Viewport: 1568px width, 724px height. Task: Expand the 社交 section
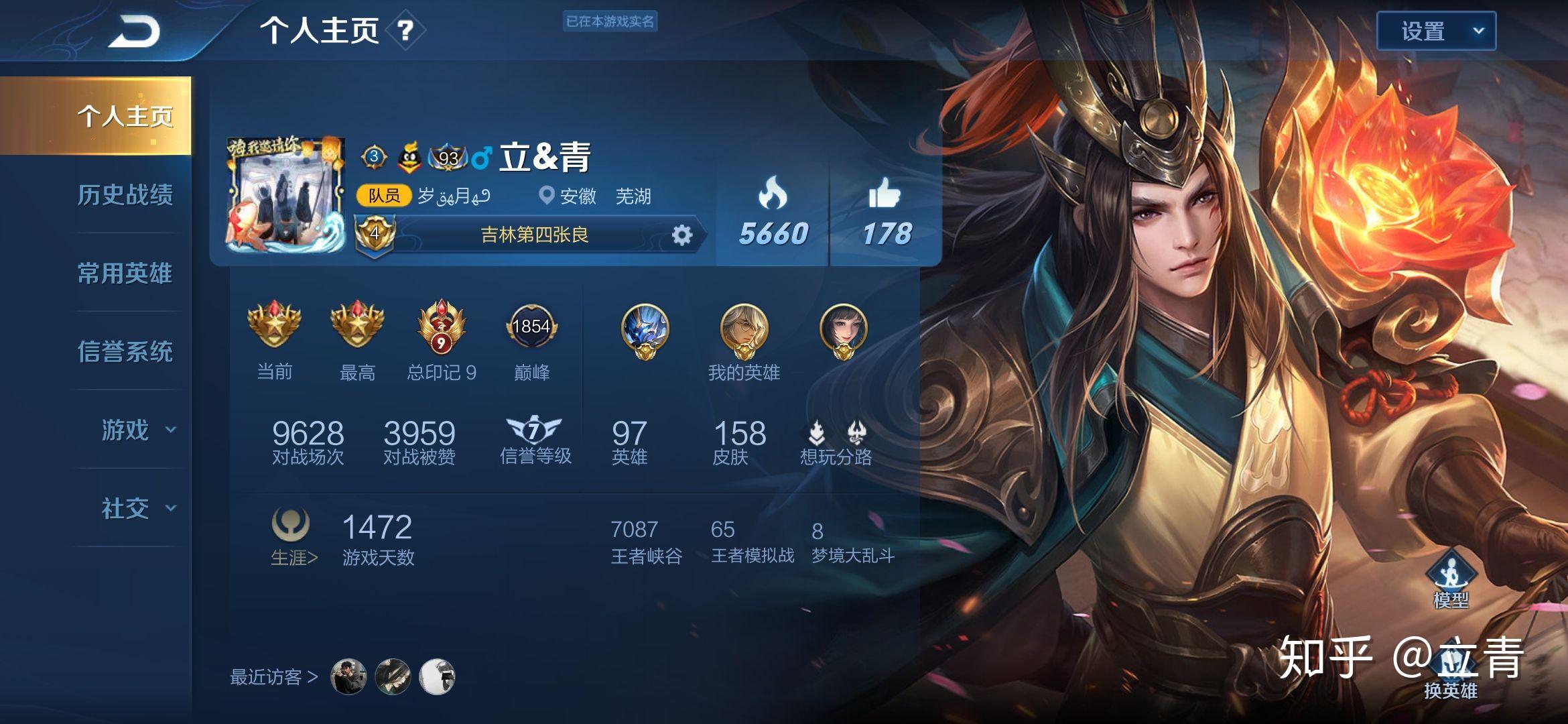pyautogui.click(x=137, y=508)
